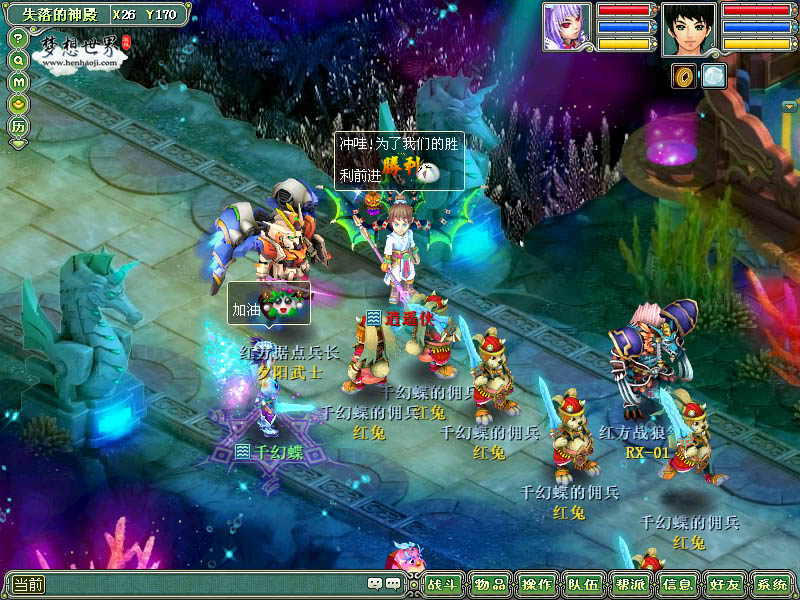Open the question mark help button
Screen dimensions: 800x600
coord(18,38)
